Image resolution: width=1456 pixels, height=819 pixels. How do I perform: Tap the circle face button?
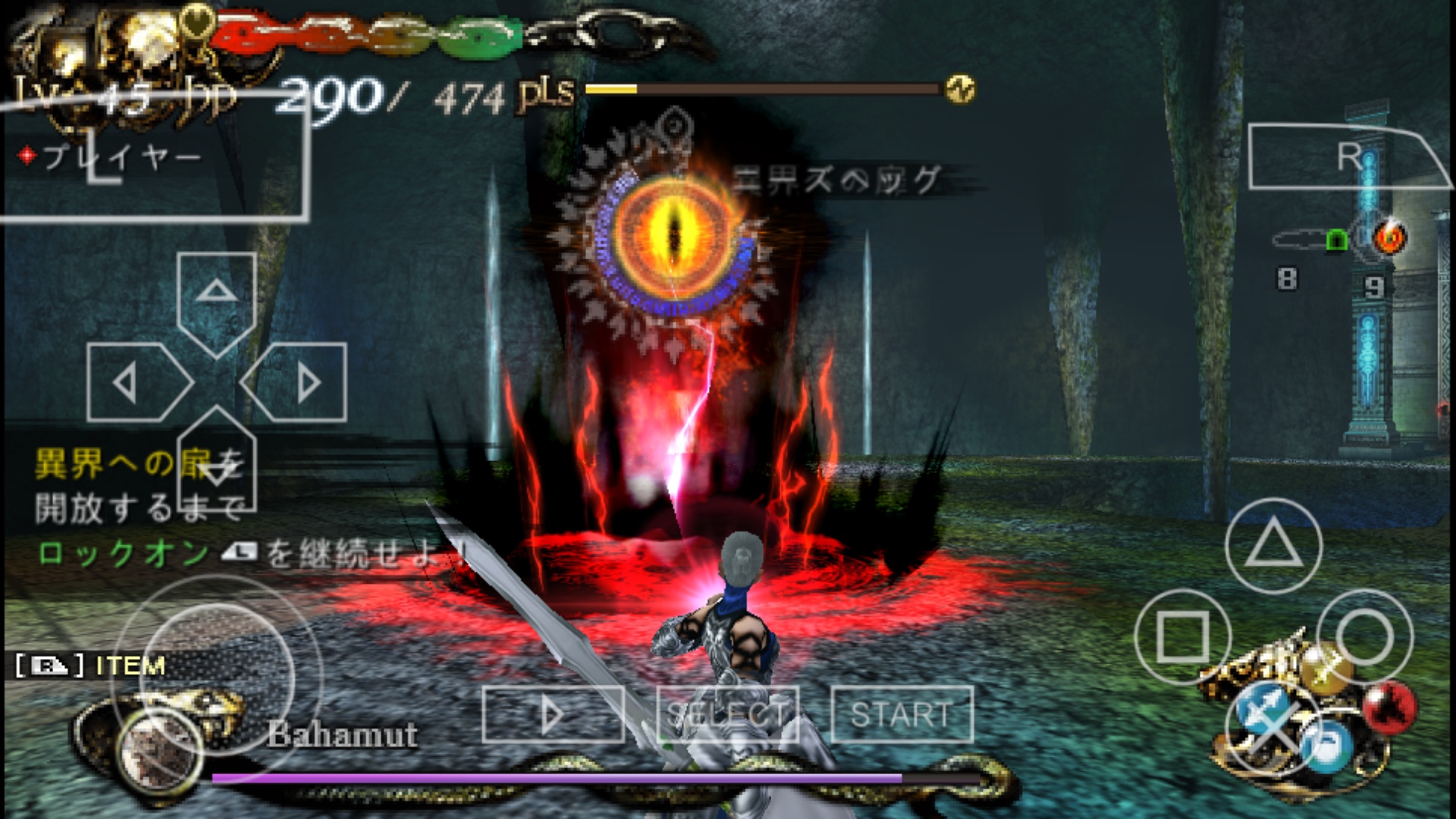point(1365,637)
